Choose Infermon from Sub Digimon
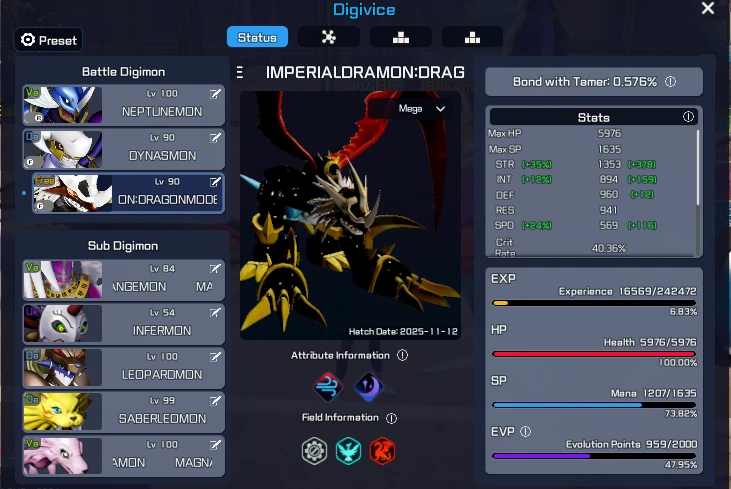731x489 pixels. [123, 323]
